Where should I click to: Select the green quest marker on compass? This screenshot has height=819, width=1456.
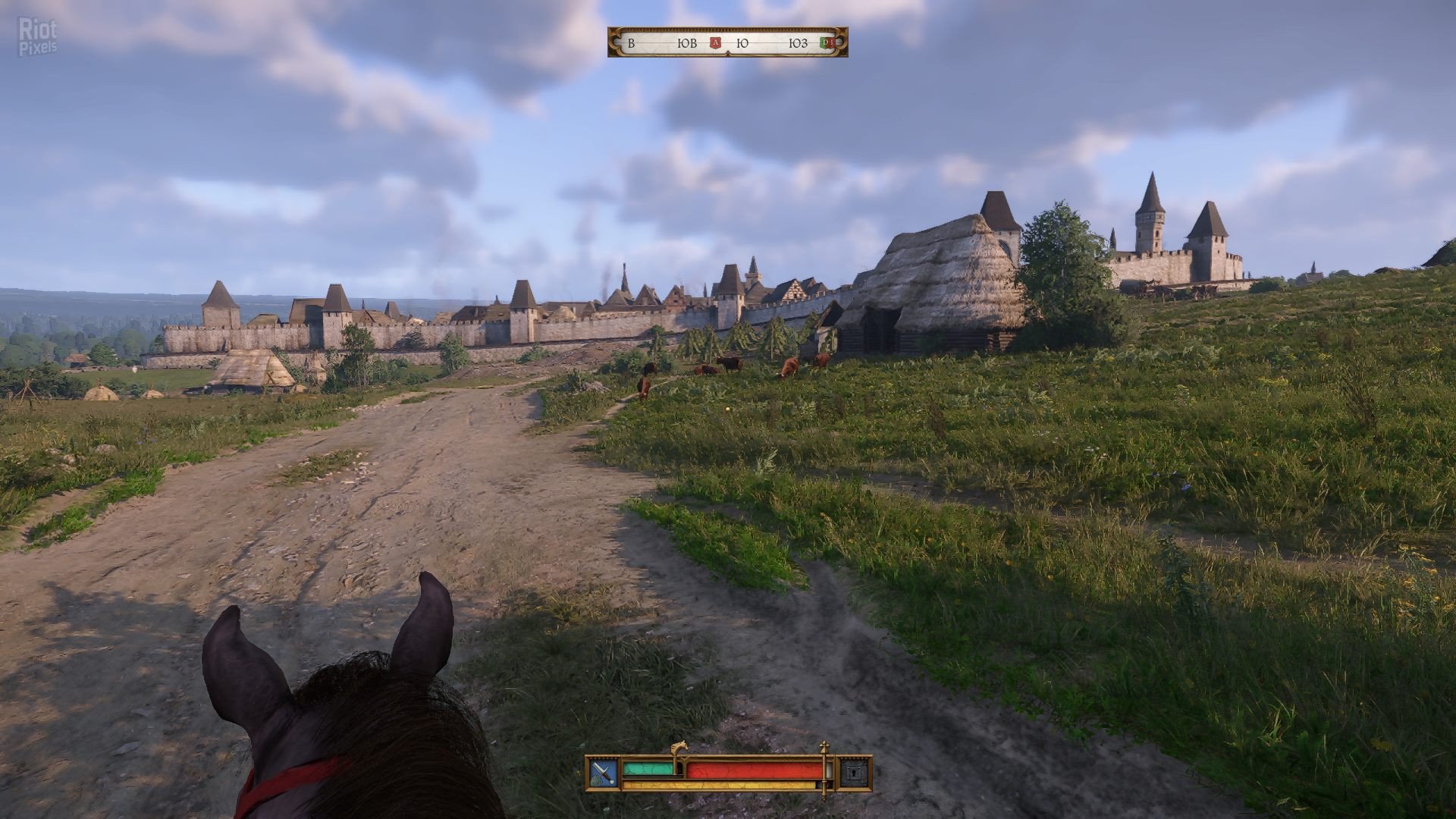(827, 43)
